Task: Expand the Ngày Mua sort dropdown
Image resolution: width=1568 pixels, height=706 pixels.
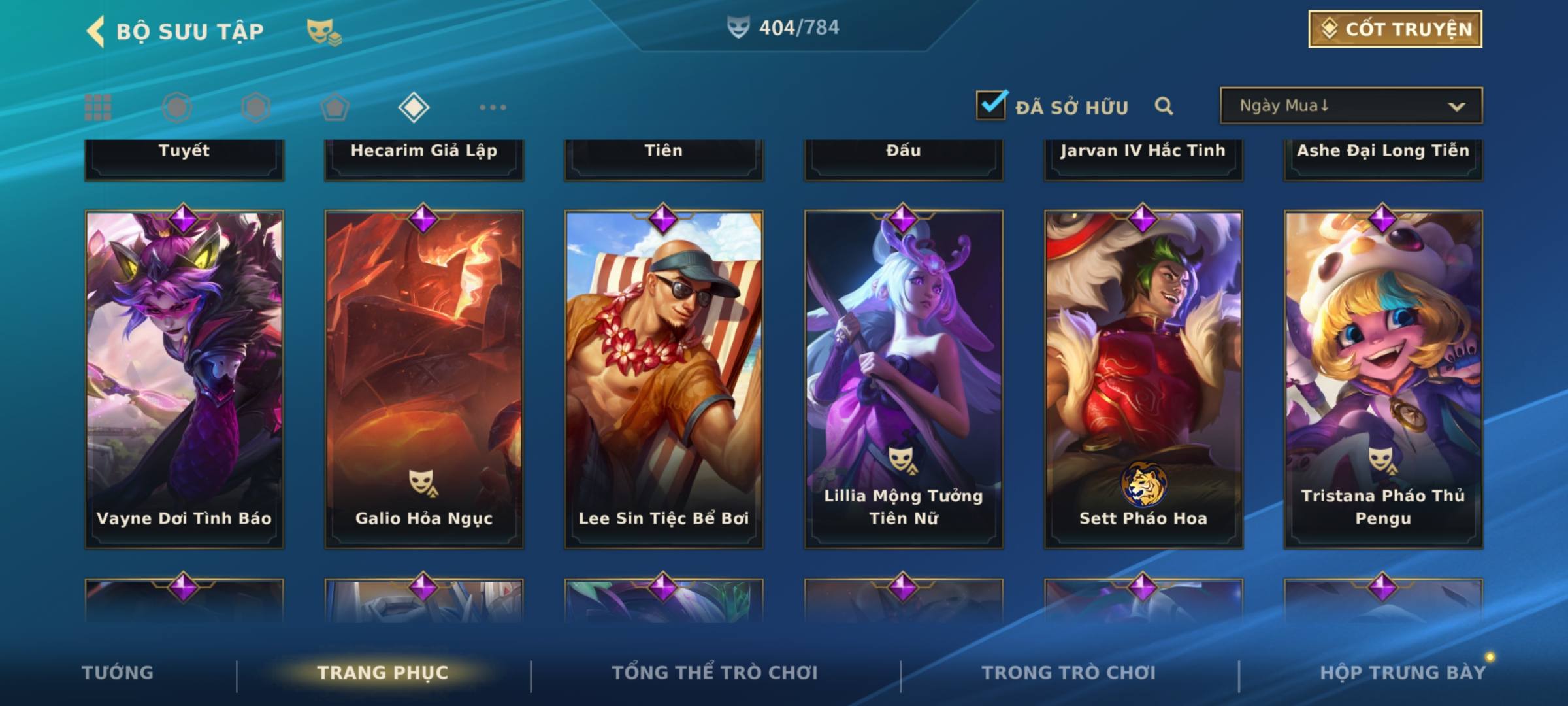Action: click(1351, 106)
